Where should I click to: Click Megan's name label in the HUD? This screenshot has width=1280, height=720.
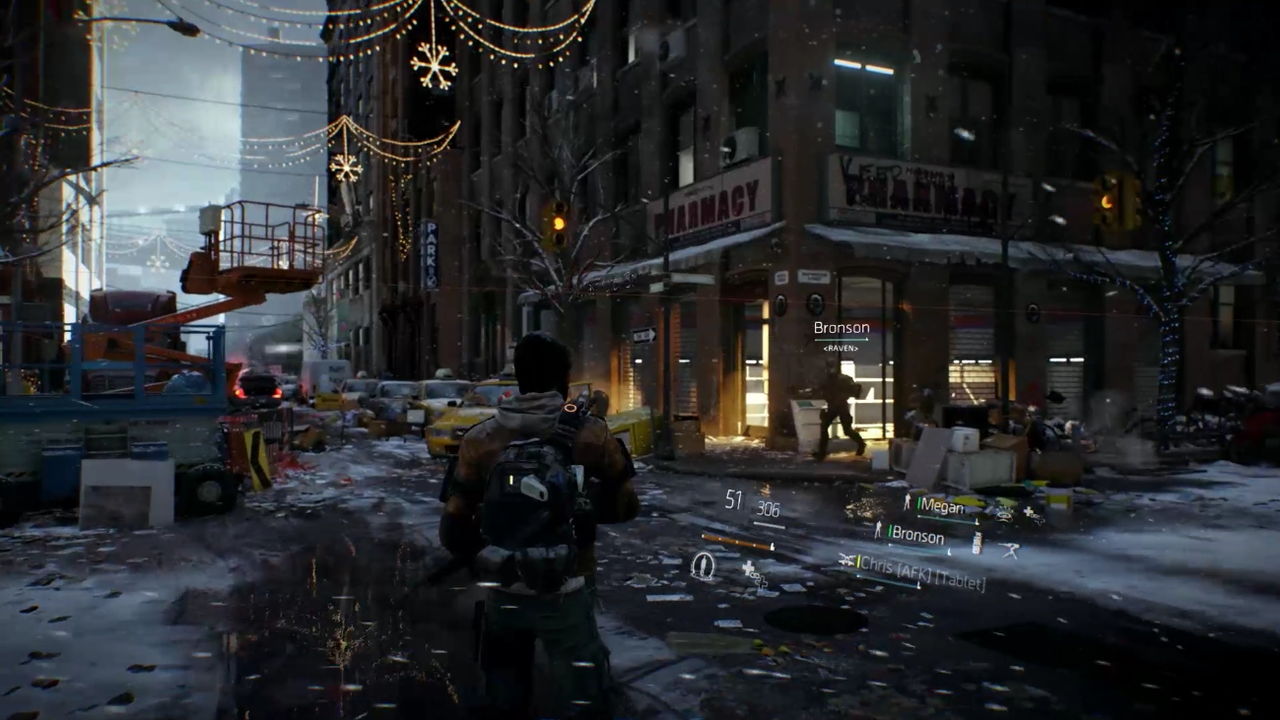[x=941, y=506]
